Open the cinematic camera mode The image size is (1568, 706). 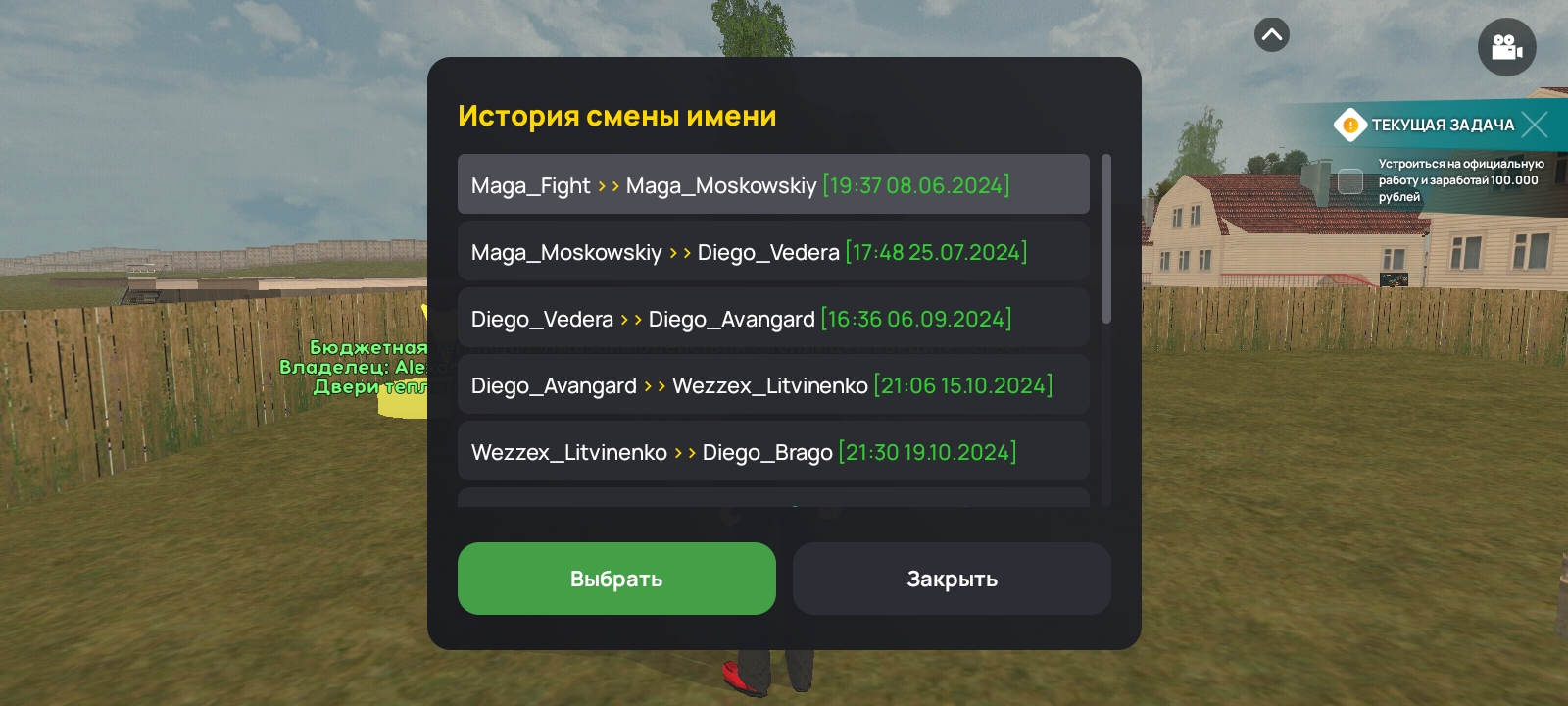pos(1506,47)
